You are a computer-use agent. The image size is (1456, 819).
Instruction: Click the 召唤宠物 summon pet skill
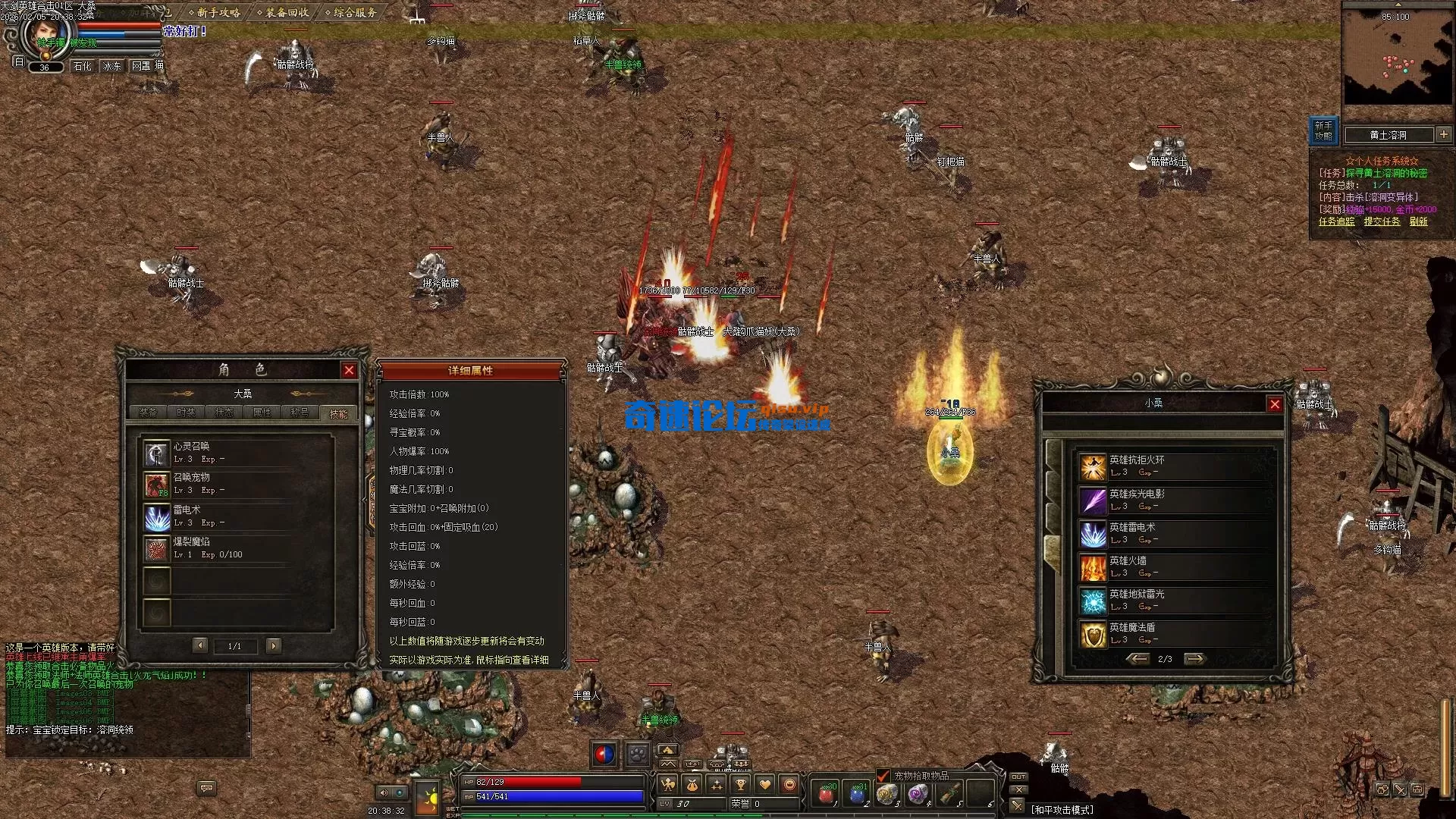[157, 485]
